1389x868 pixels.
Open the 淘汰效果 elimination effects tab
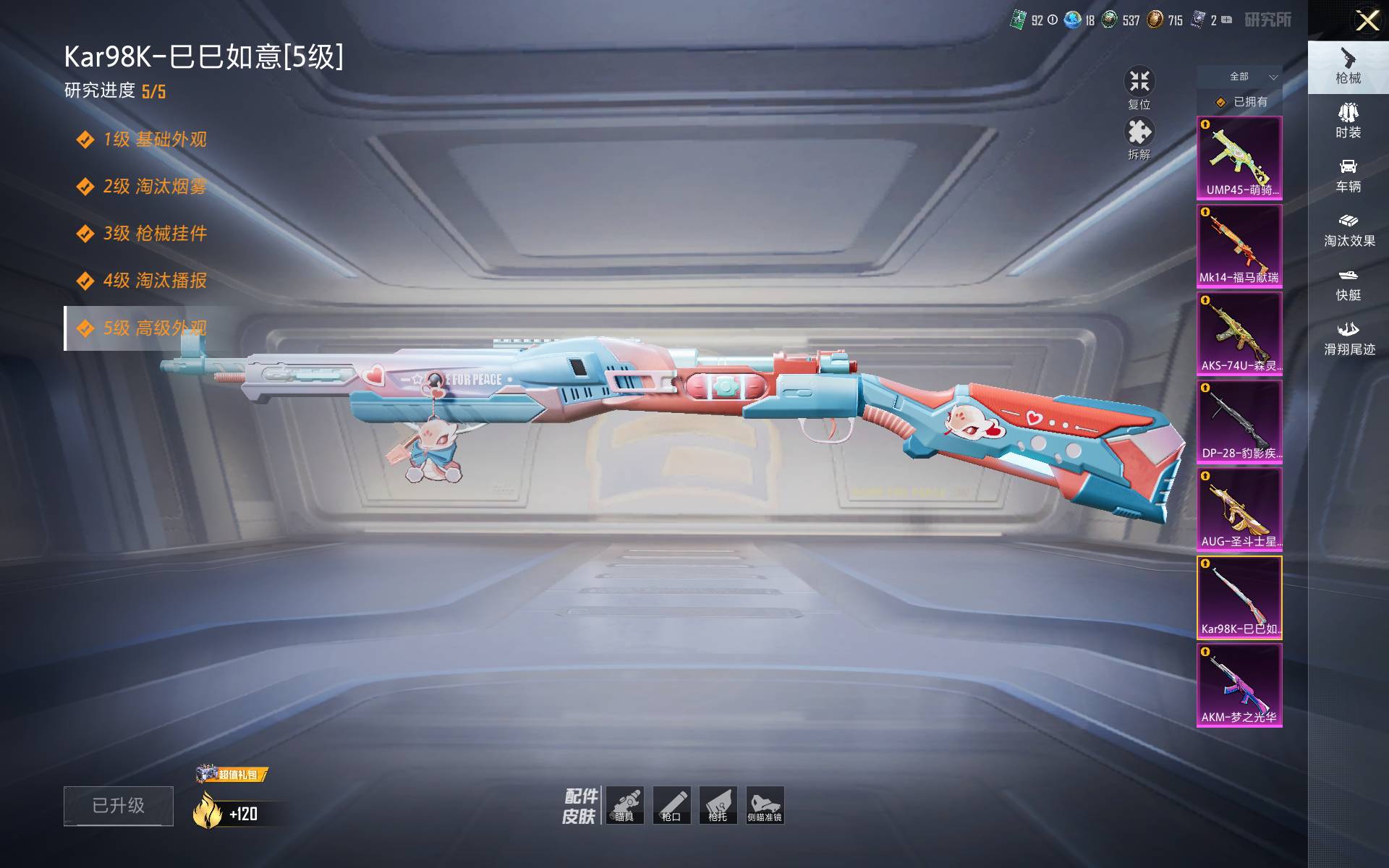[1348, 230]
